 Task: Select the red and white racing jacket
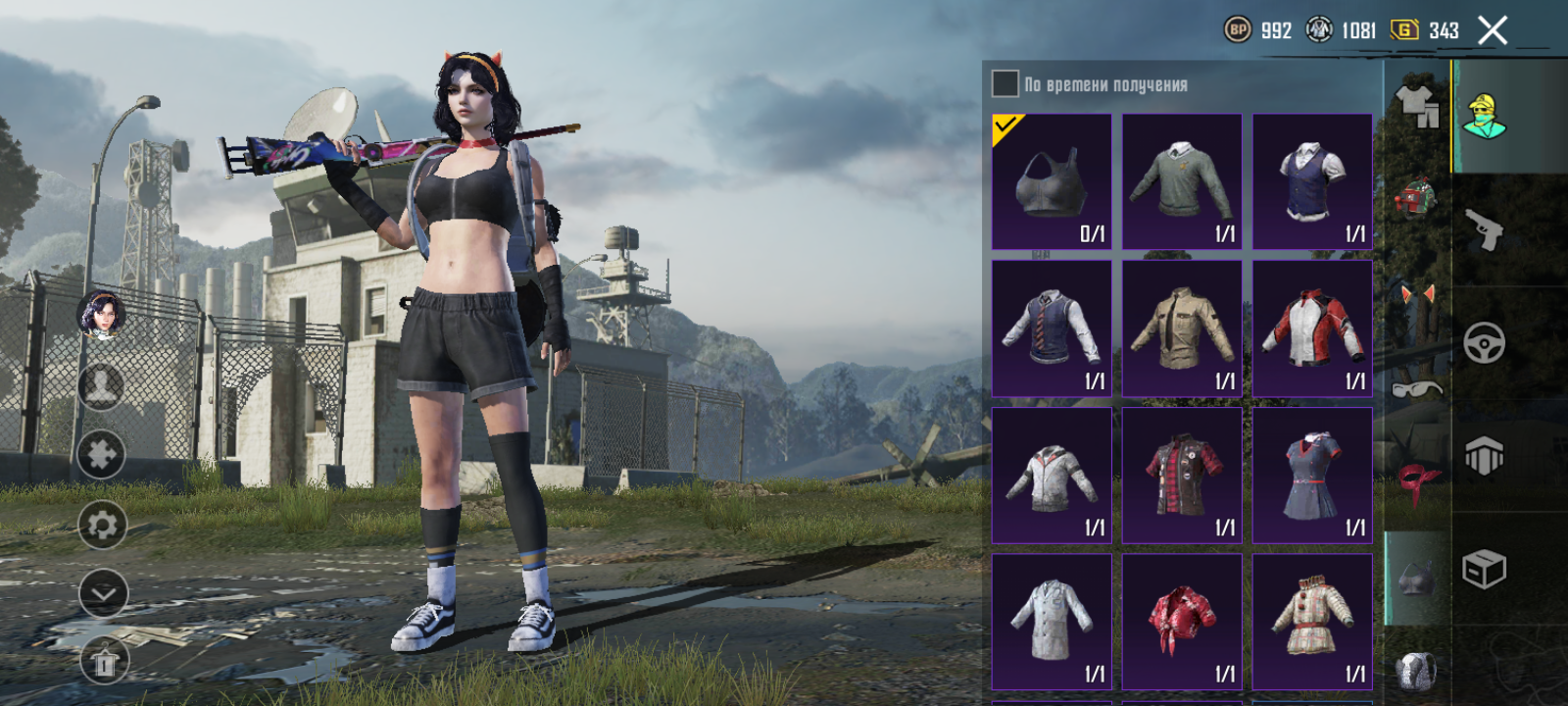1312,328
